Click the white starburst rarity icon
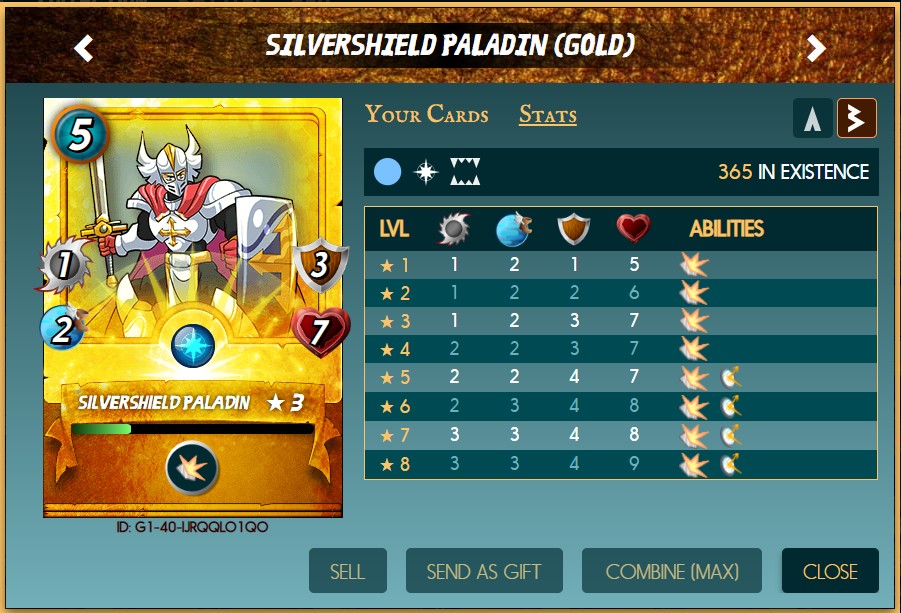 [427, 172]
